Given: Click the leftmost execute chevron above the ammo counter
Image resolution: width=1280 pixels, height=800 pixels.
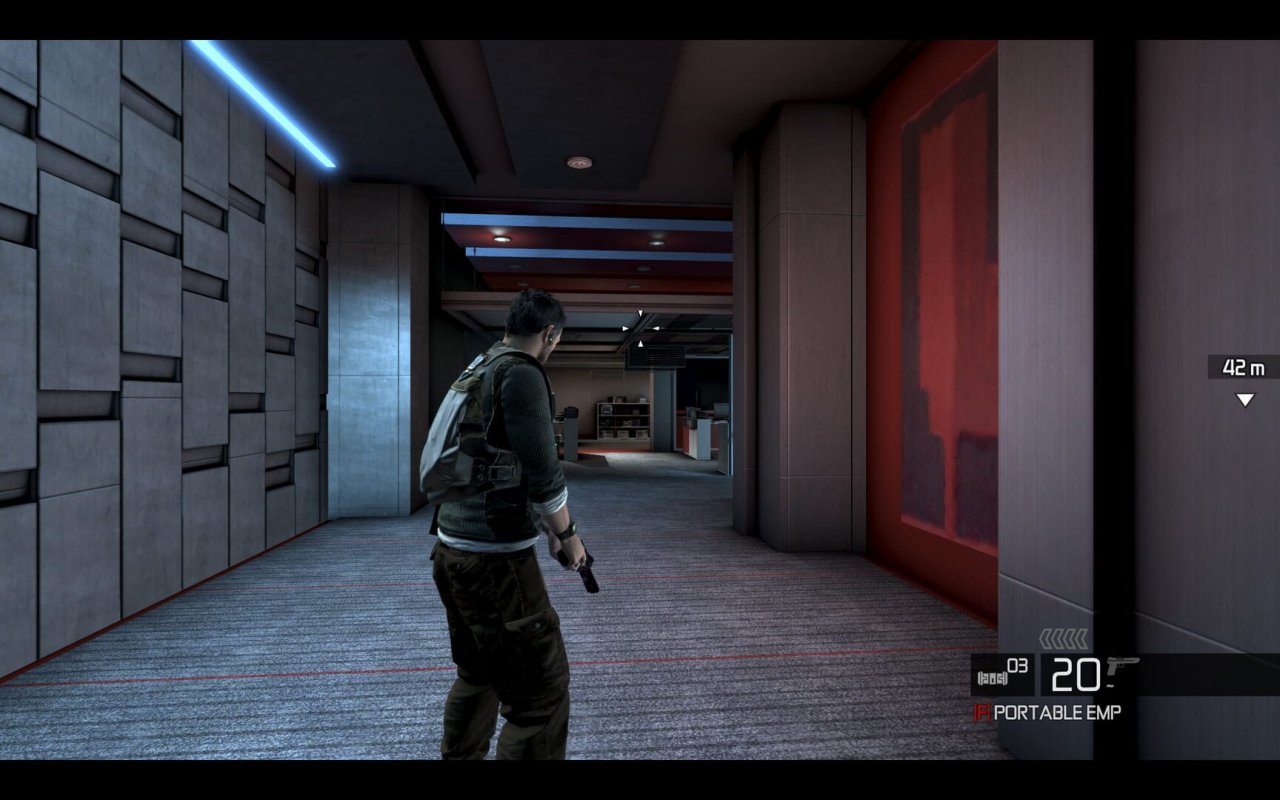Looking at the screenshot, I should (1044, 637).
